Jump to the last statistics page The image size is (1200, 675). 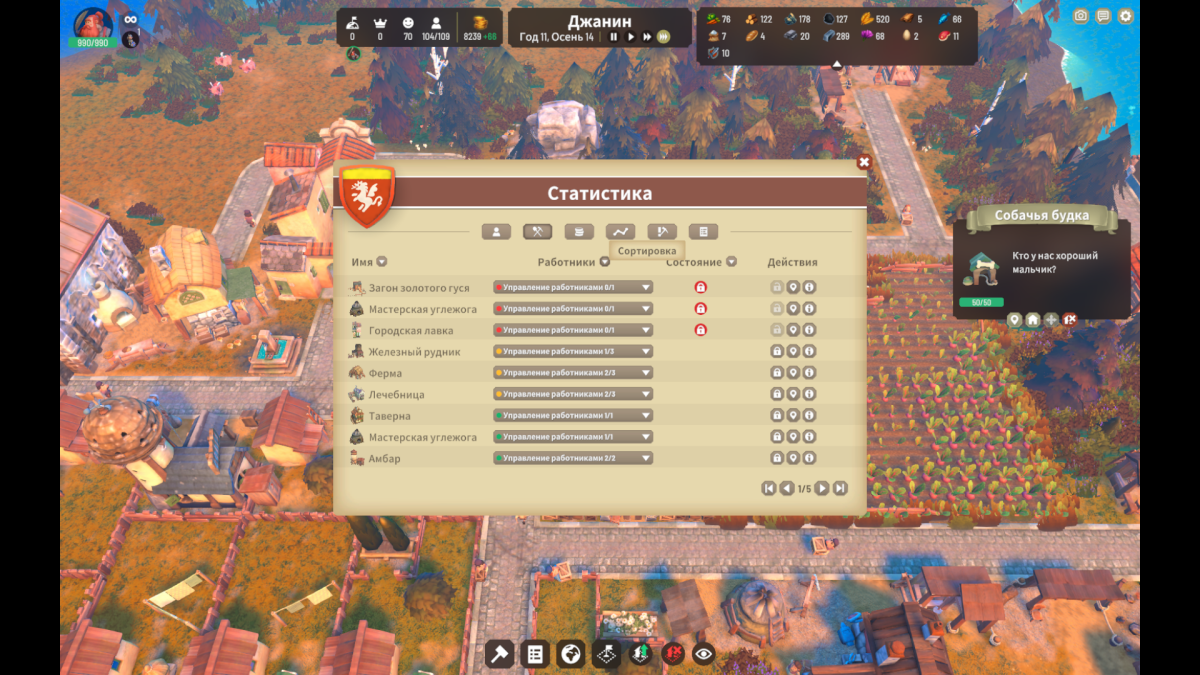[840, 488]
